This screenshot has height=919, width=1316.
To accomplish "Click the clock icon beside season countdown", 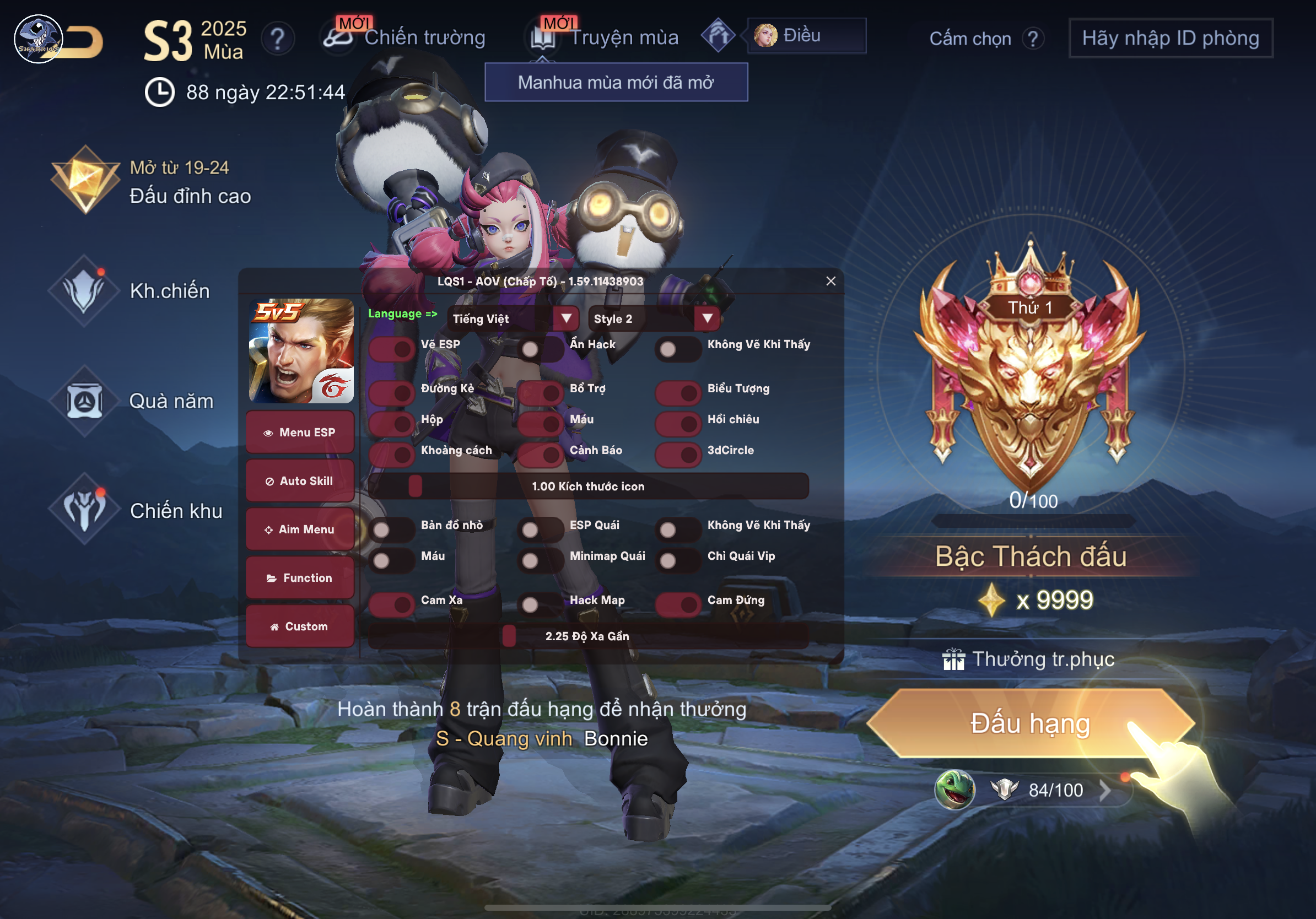I will point(159,91).
